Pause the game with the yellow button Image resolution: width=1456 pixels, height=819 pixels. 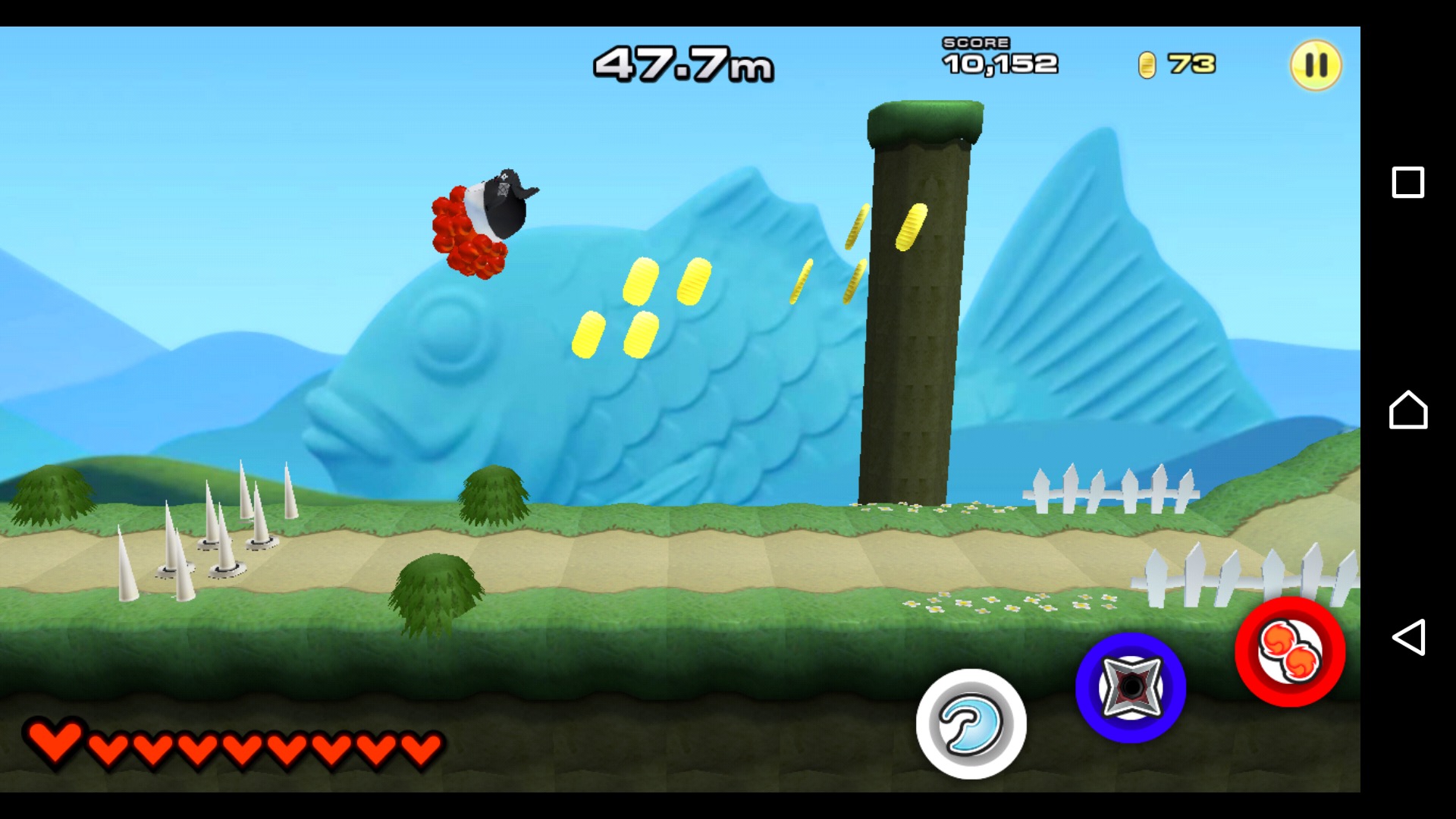point(1316,65)
